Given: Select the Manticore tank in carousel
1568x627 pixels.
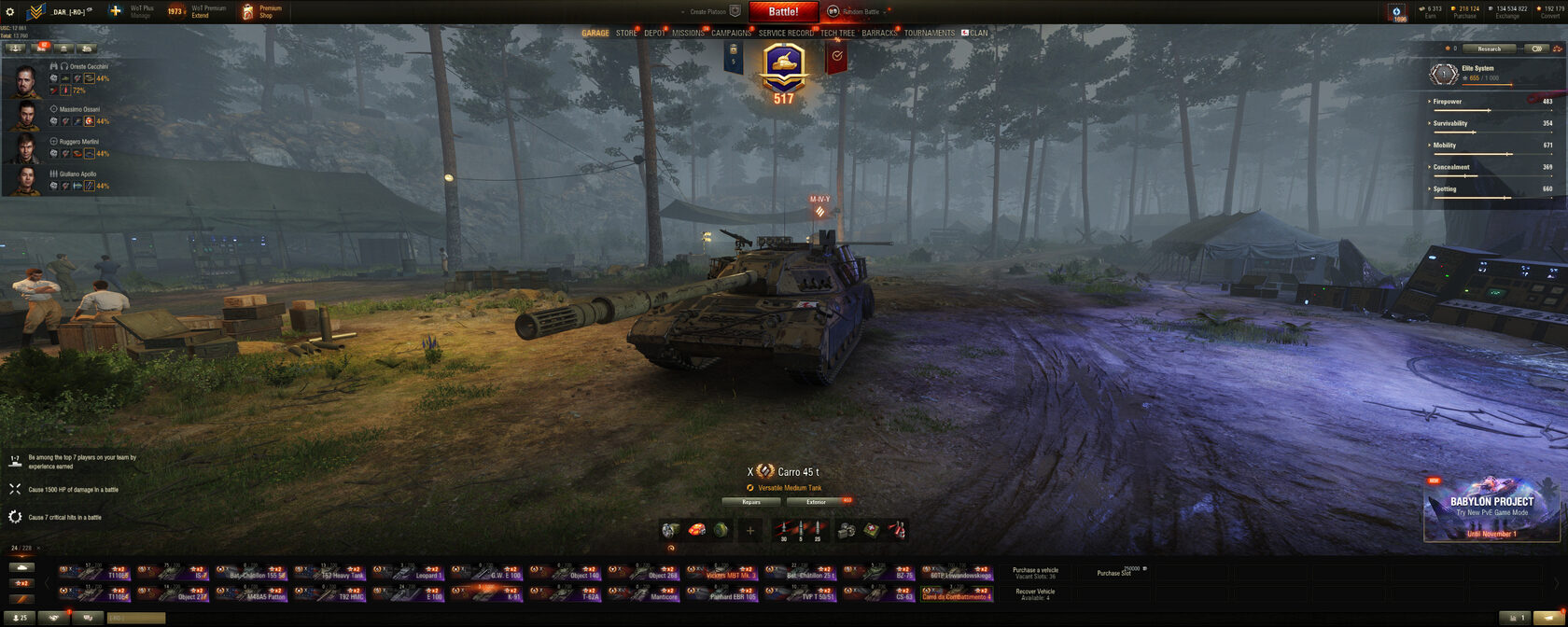Looking at the screenshot, I should click(x=644, y=592).
